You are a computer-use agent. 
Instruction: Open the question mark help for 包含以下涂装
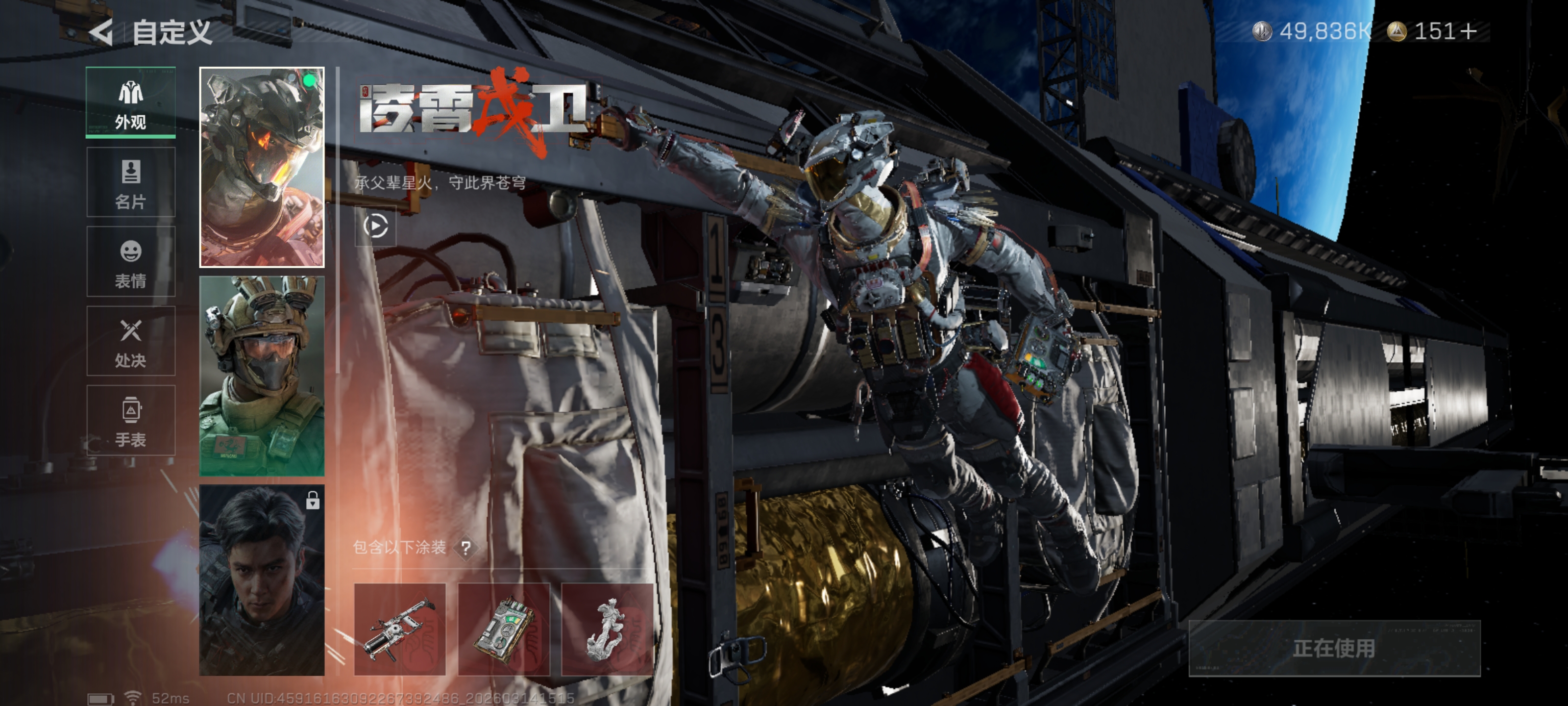click(x=465, y=548)
